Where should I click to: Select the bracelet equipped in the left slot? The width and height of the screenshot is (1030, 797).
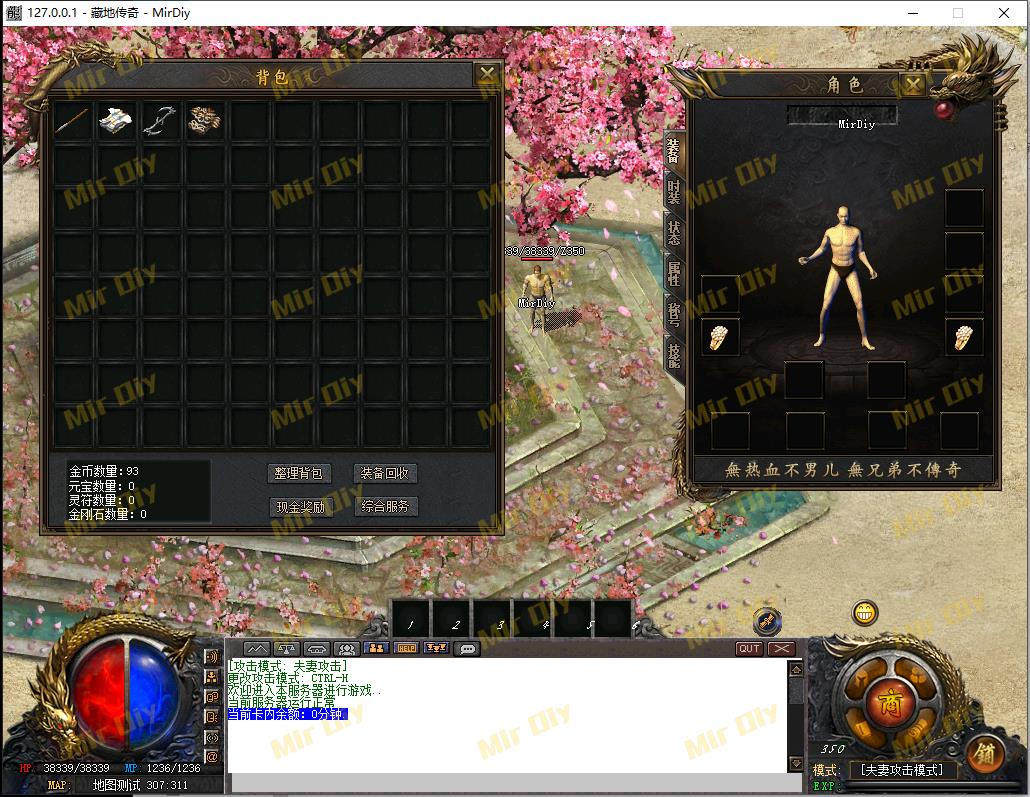(720, 338)
